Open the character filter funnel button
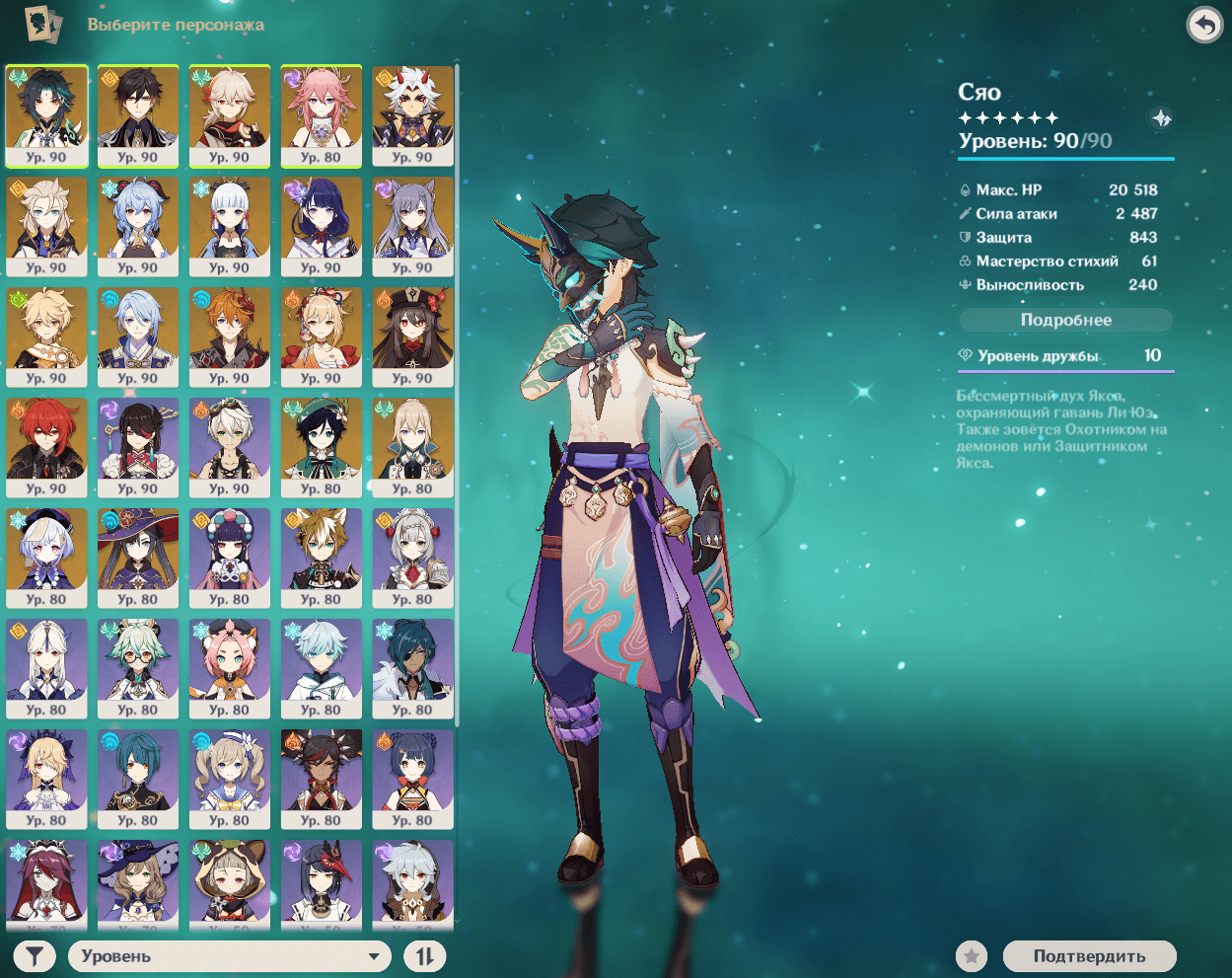 35,955
